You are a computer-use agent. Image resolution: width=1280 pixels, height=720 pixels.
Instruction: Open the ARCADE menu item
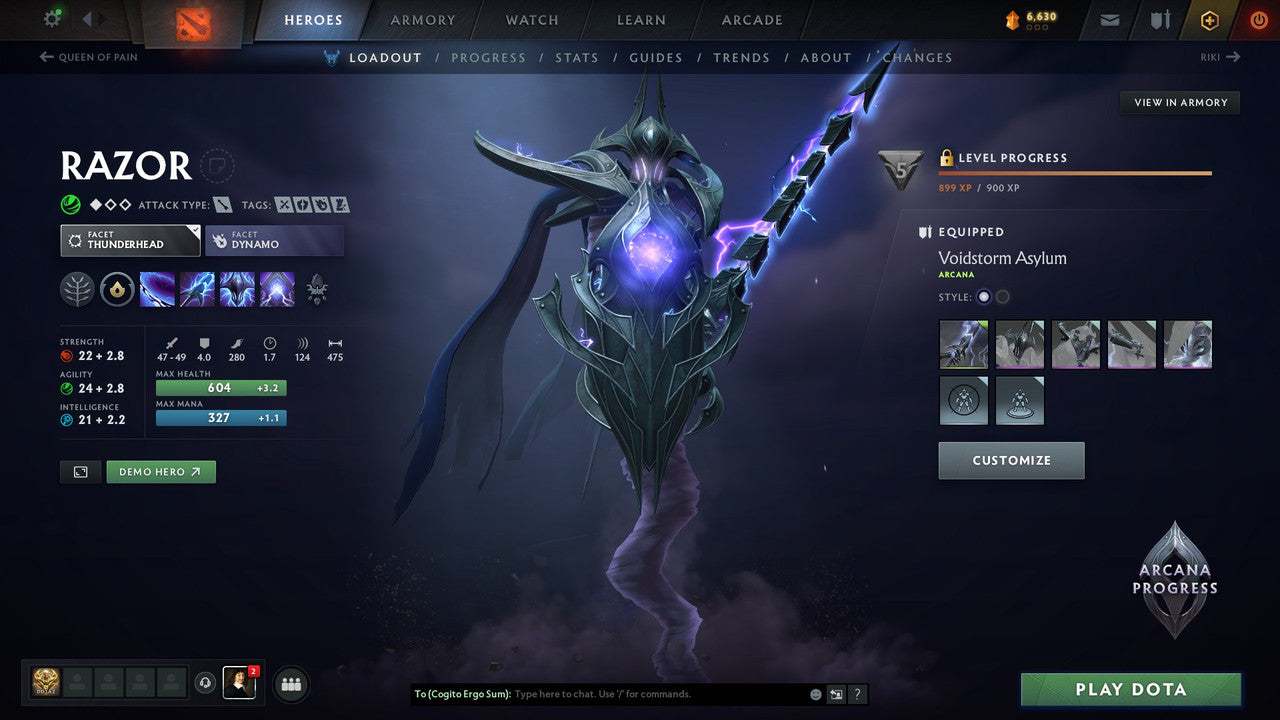tap(751, 19)
